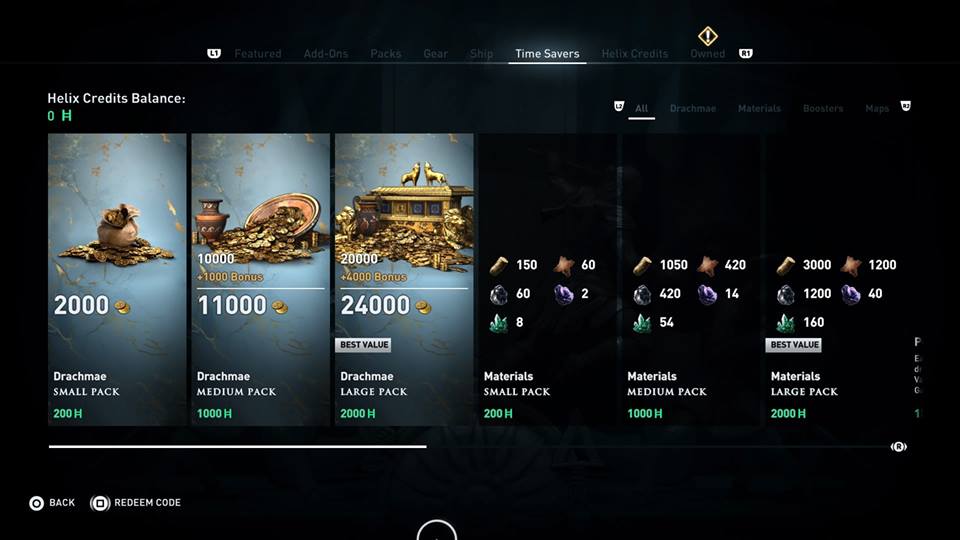Screen dimensions: 960x540
Task: Choose the Maps filter
Action: (x=877, y=108)
